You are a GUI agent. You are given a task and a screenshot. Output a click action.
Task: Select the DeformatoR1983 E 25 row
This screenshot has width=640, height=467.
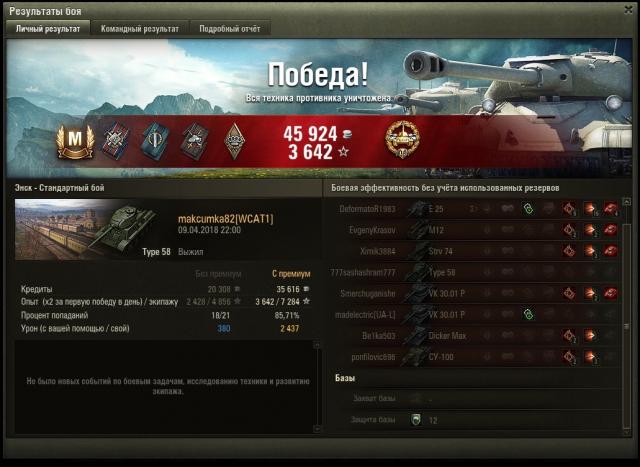click(470, 208)
